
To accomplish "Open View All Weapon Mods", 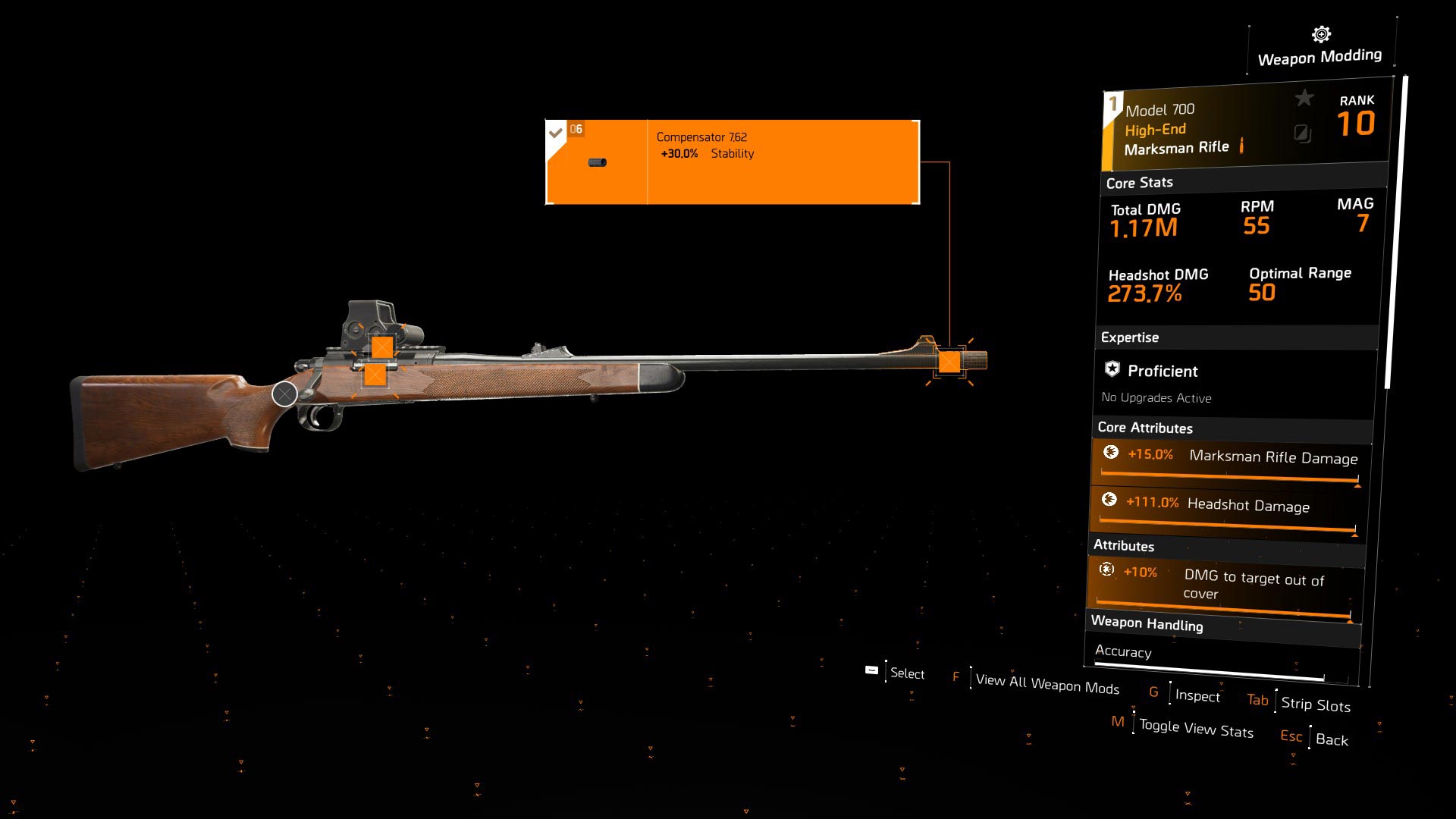I will coord(1046,684).
